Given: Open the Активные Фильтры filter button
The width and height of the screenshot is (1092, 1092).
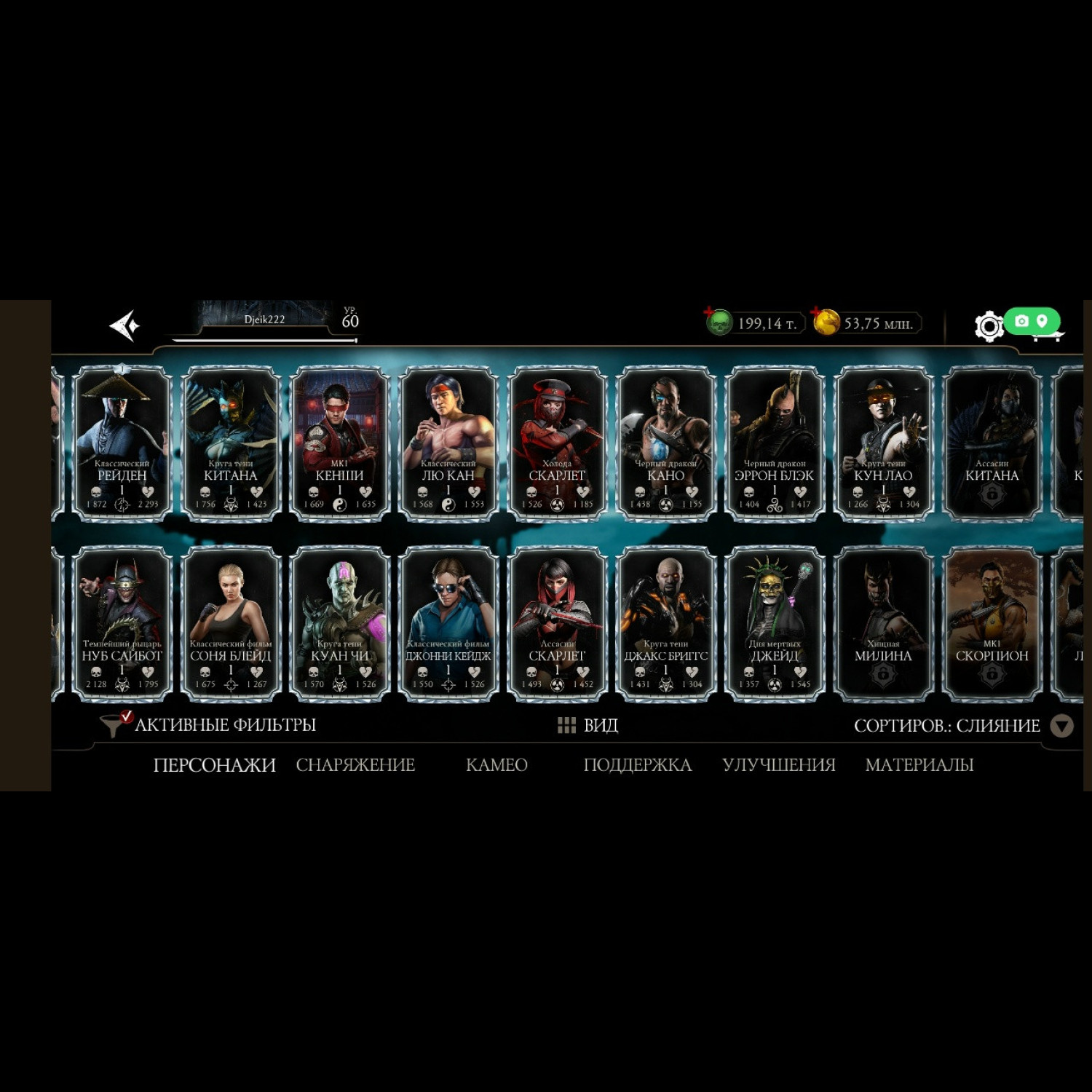Looking at the screenshot, I should (x=209, y=724).
